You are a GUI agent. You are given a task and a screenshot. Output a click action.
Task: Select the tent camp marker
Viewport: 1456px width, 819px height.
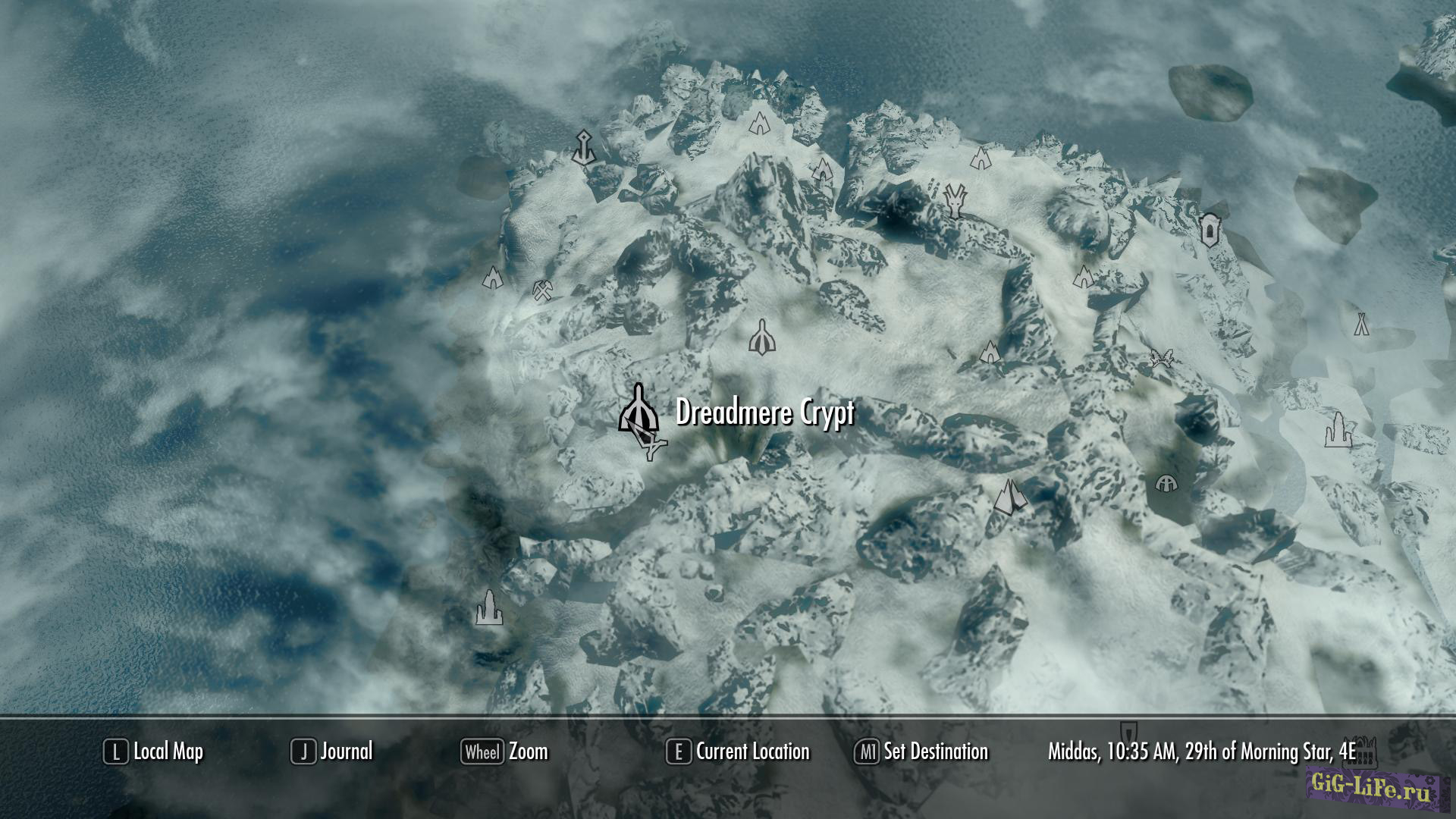tap(1361, 324)
